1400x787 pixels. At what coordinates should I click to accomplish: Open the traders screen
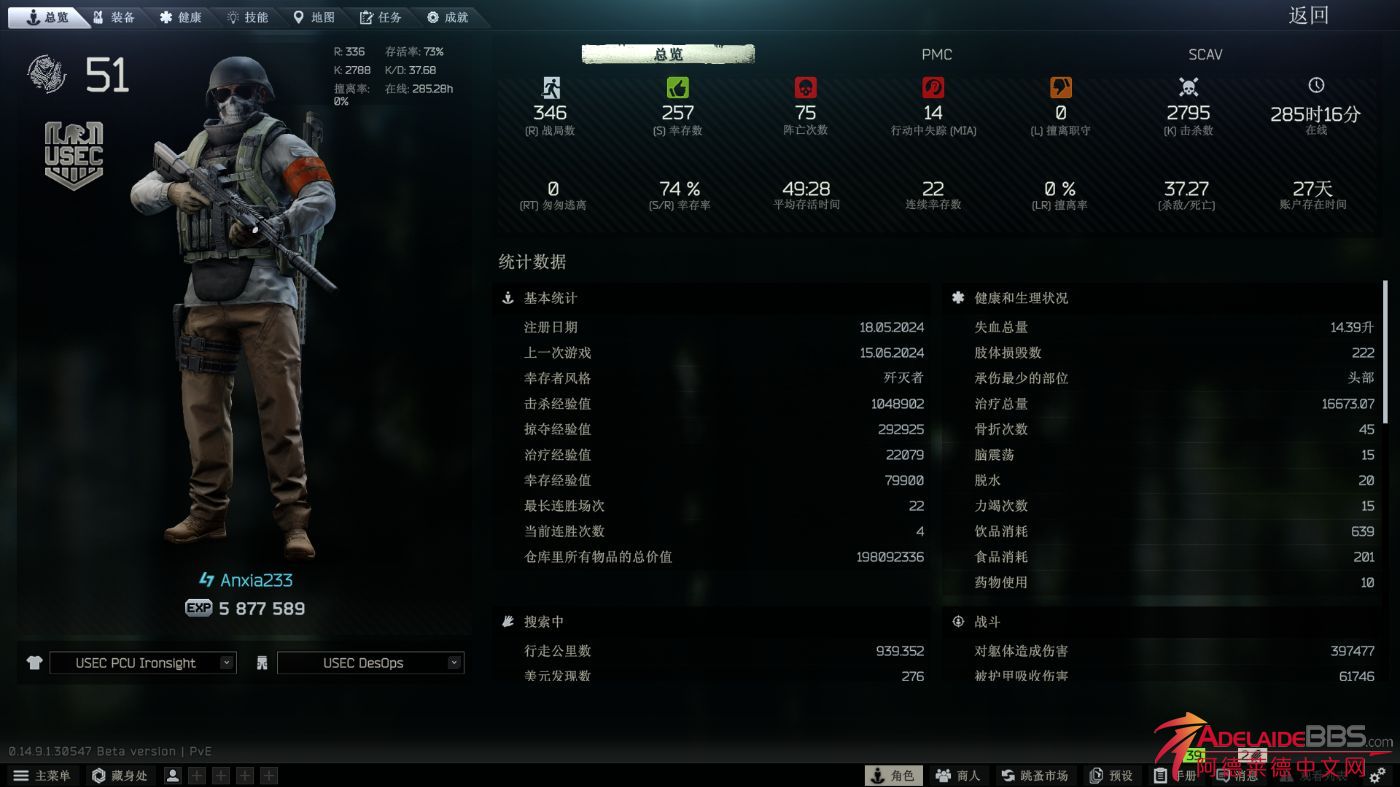point(958,775)
